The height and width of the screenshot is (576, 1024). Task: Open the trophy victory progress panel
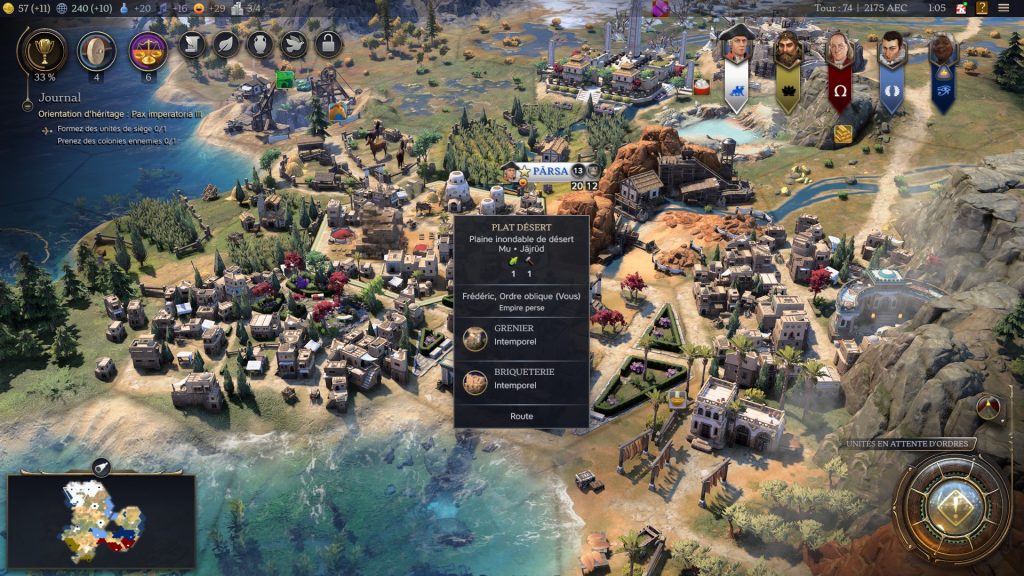(x=43, y=50)
